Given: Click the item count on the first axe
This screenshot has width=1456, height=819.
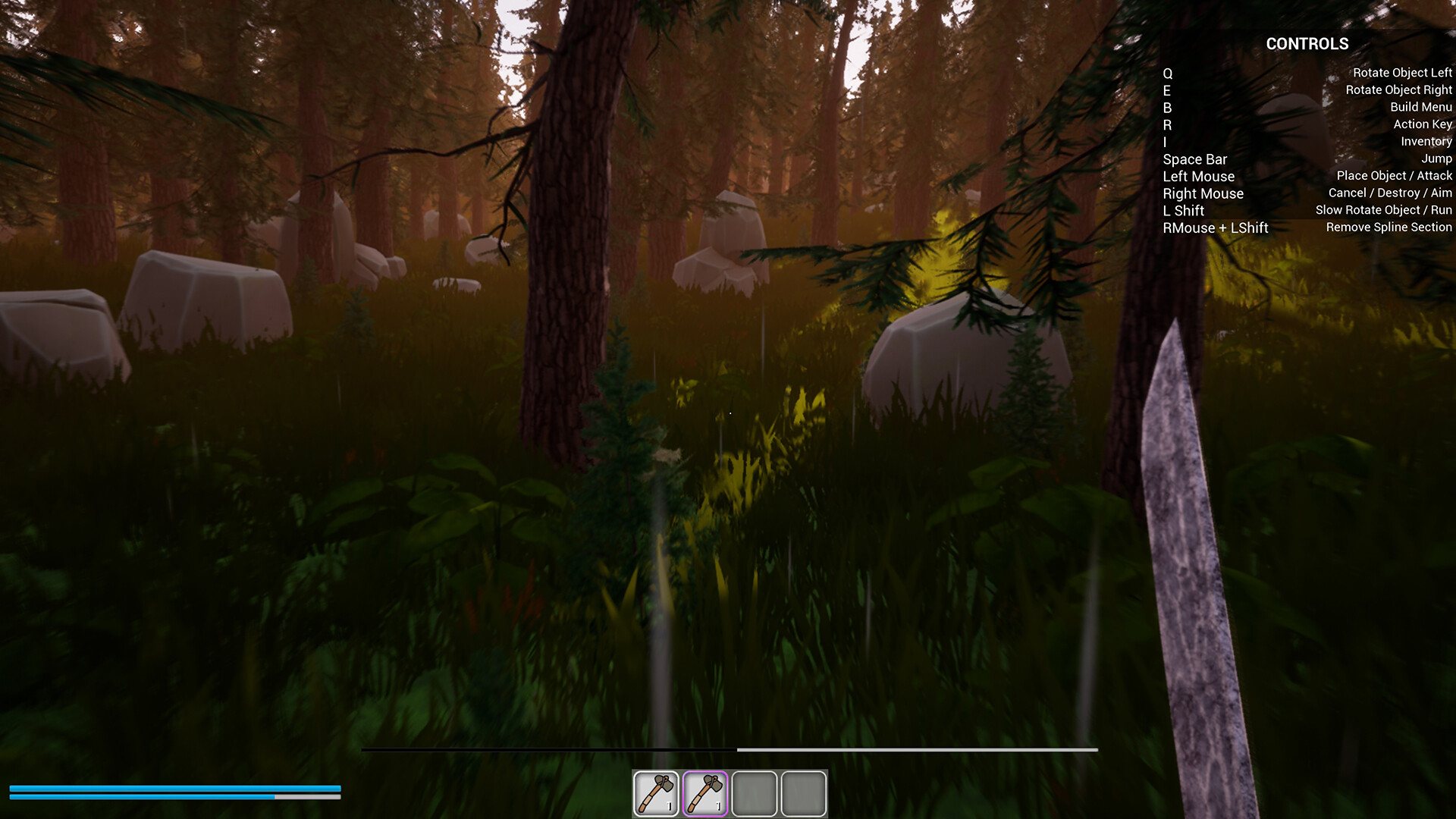Looking at the screenshot, I should click(670, 806).
